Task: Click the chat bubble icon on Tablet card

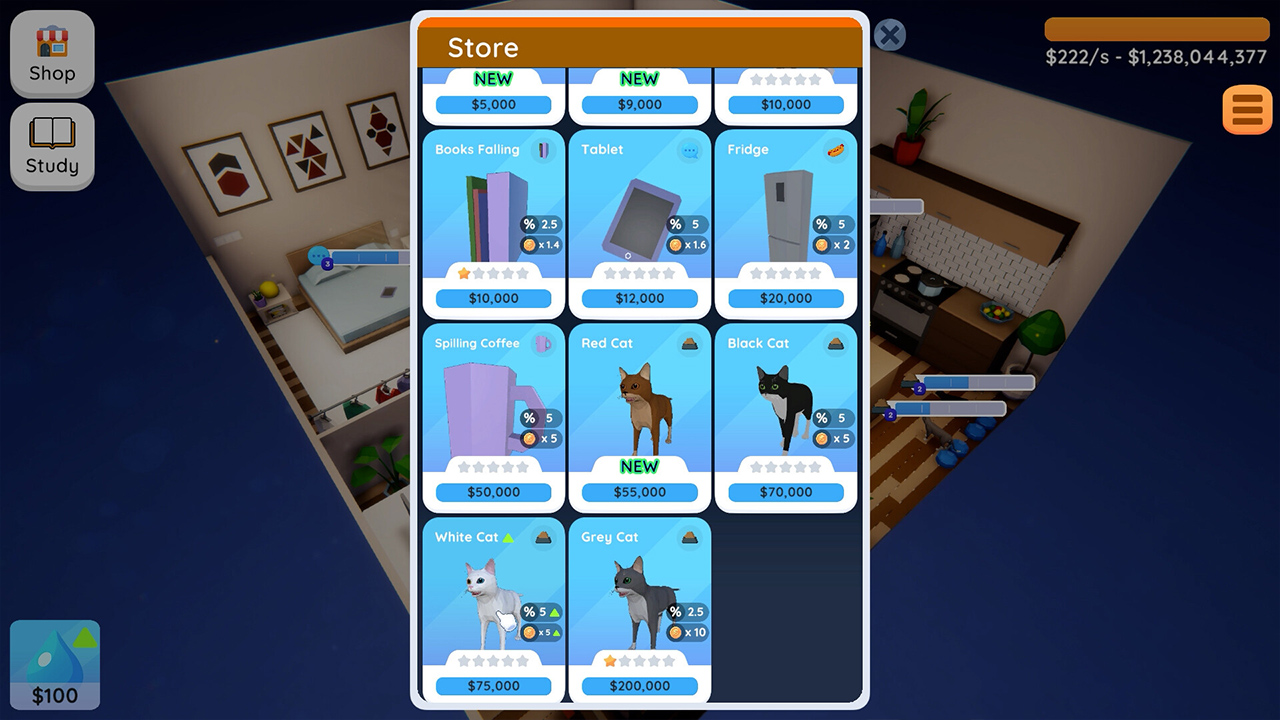Action: pos(688,151)
